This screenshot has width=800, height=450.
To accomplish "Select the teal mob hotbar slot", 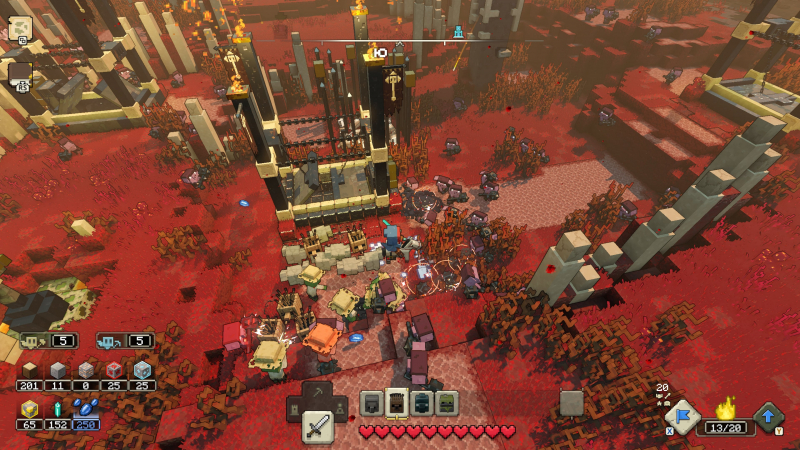I will point(422,402).
